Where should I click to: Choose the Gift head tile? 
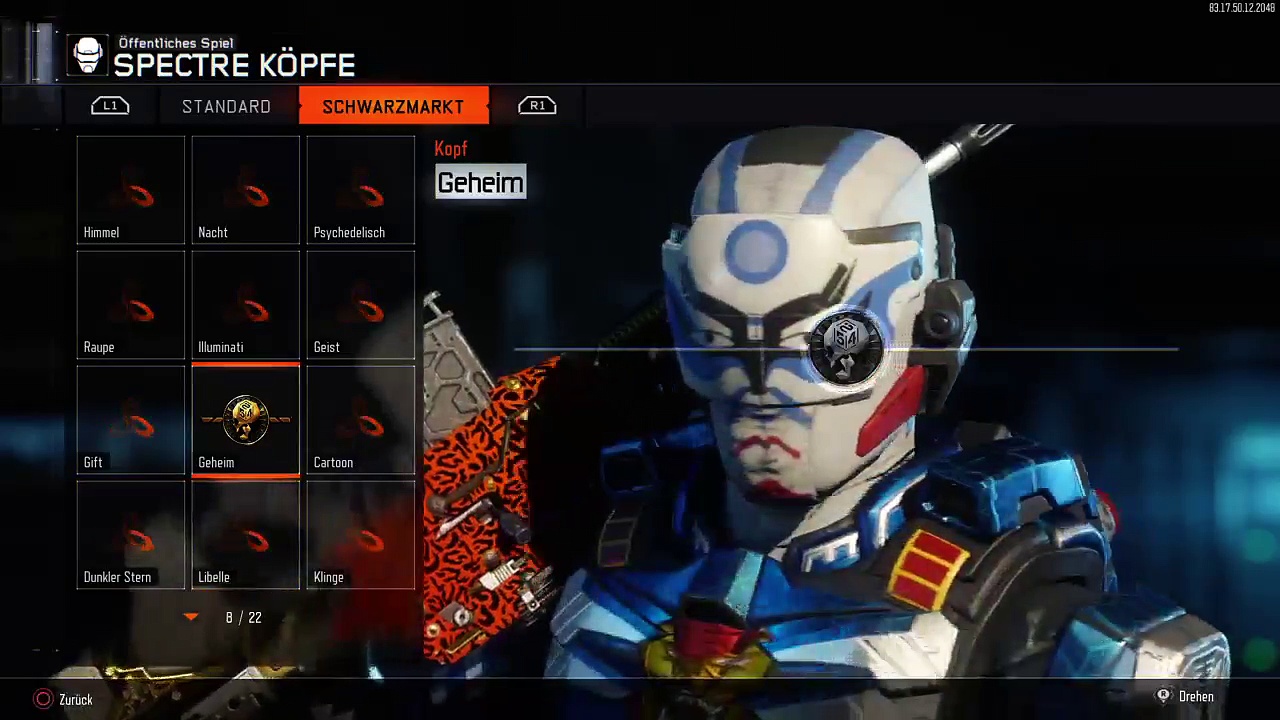(x=131, y=420)
